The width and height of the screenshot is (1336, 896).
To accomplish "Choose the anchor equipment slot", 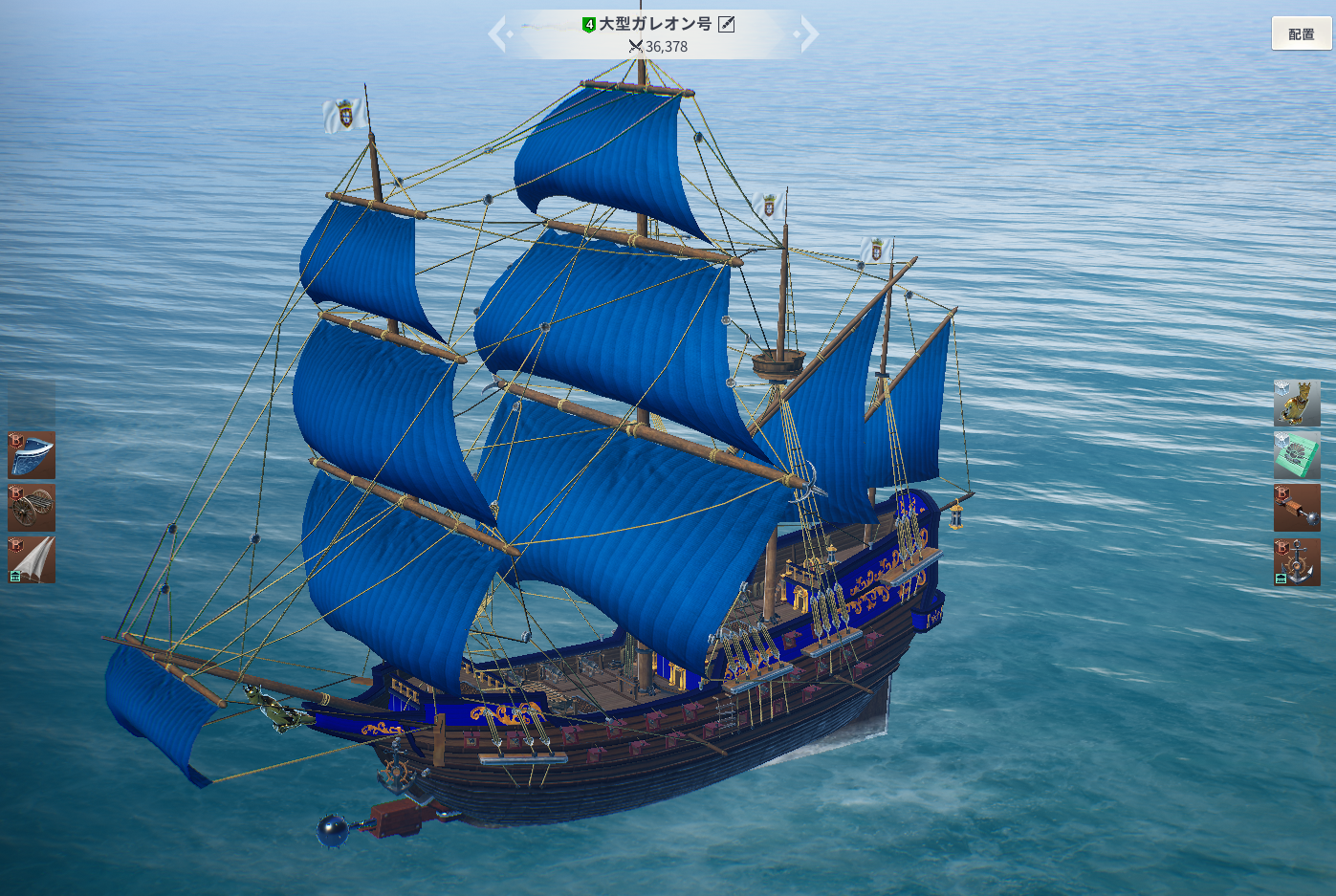I will click(x=1296, y=561).
